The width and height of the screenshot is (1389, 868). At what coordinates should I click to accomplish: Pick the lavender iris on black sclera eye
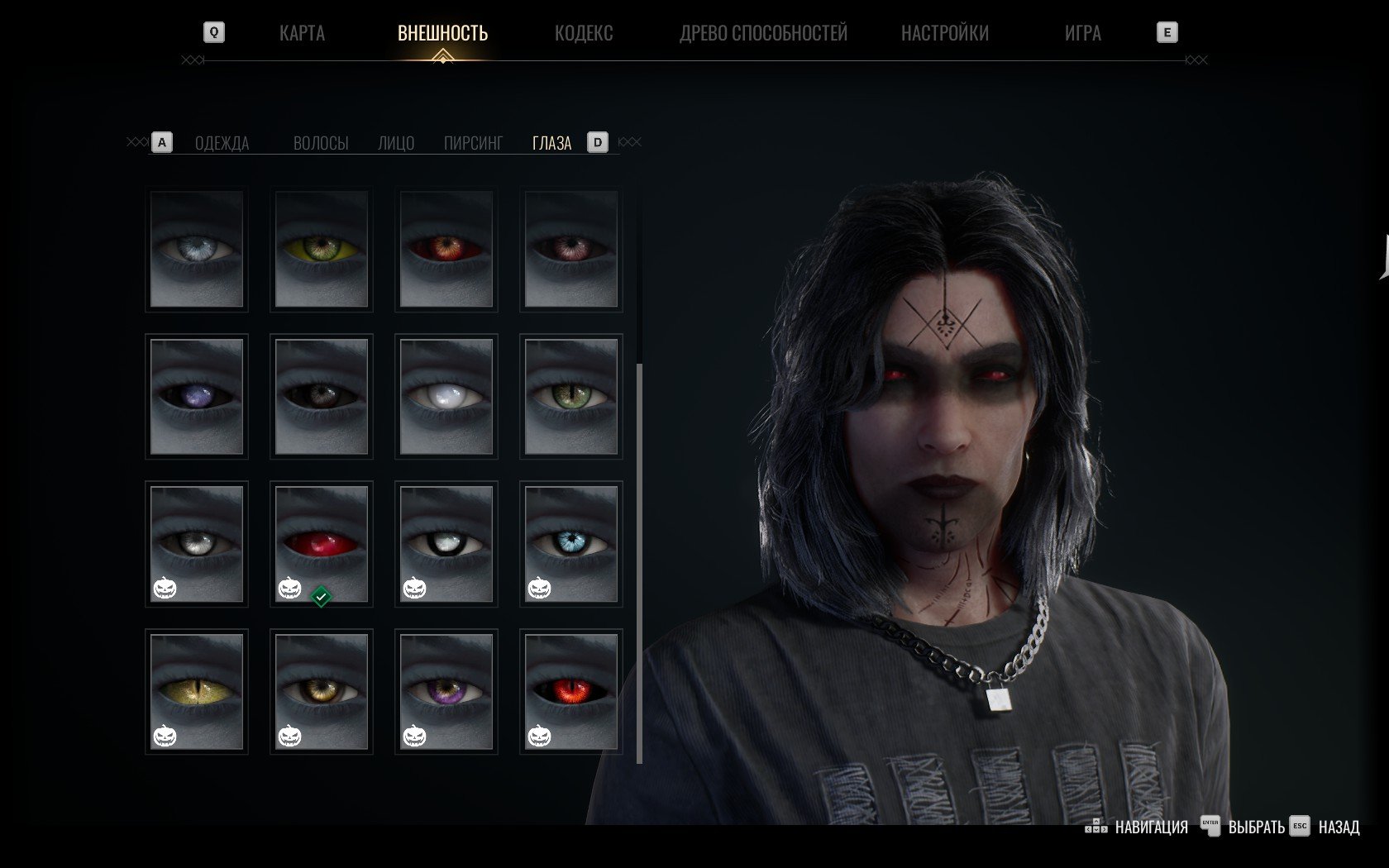(x=197, y=397)
